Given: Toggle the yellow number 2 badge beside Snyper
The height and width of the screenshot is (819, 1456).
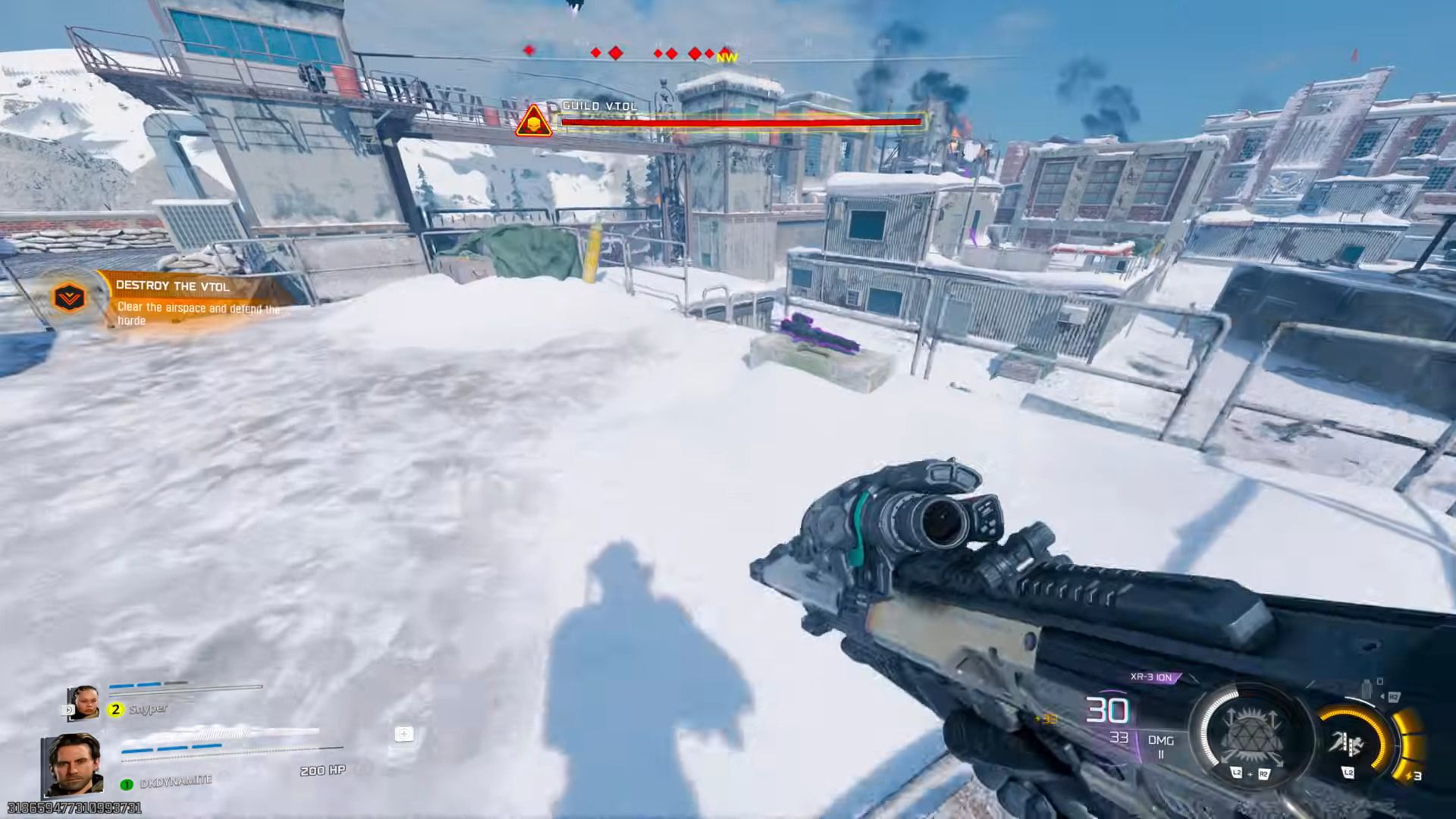Looking at the screenshot, I should pos(115,709).
